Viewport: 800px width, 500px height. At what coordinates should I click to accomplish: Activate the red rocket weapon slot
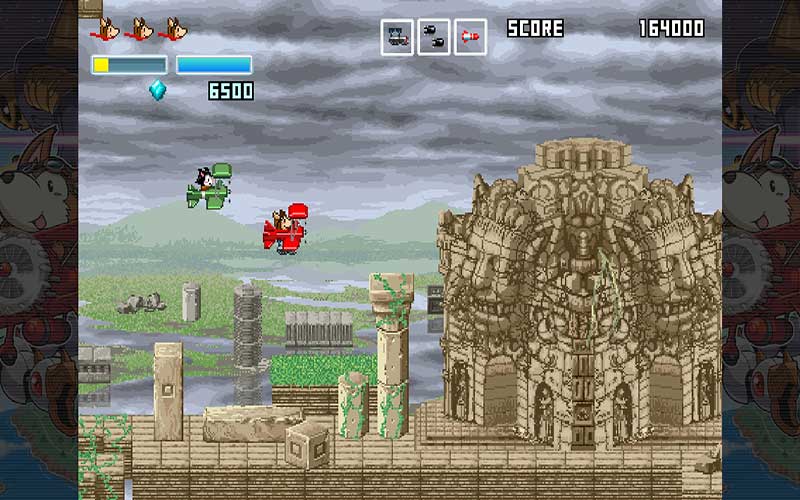(470, 37)
